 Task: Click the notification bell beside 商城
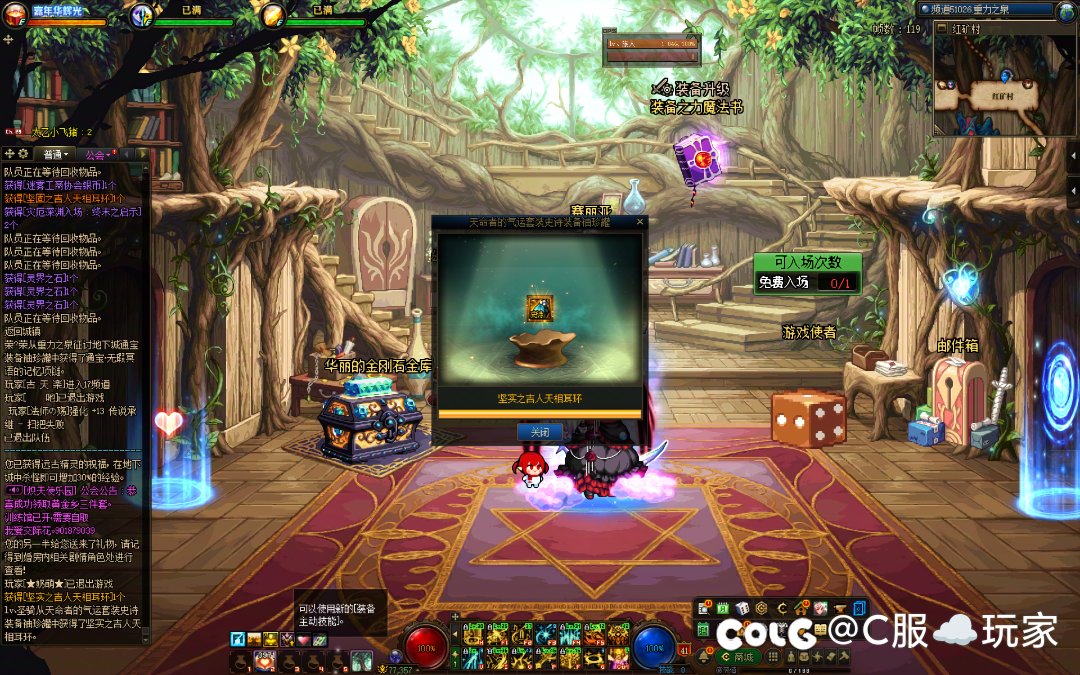click(704, 657)
